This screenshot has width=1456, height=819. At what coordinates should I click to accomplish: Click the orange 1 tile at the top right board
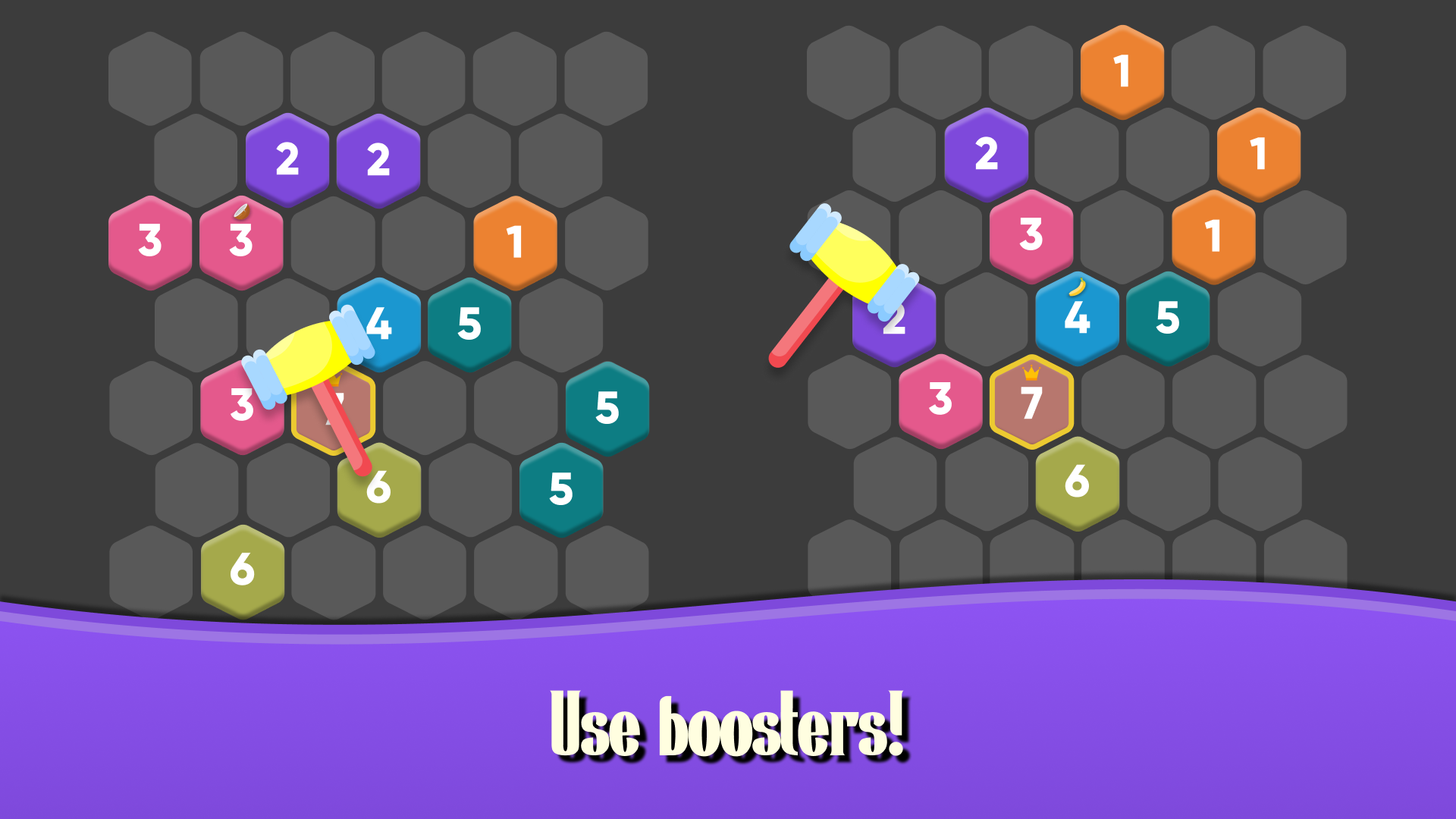pyautogui.click(x=1122, y=71)
